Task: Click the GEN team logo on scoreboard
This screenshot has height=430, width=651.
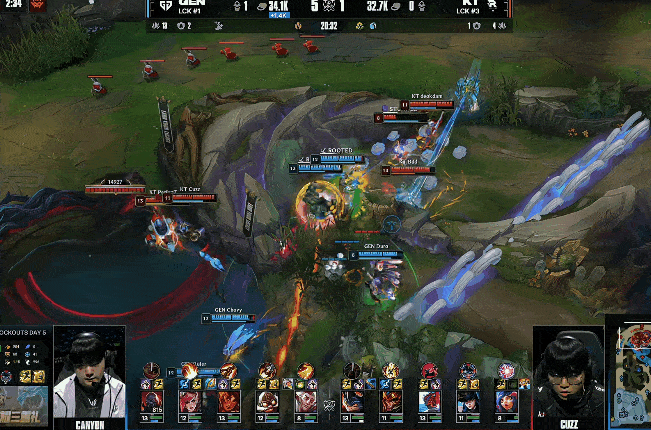Action: click(165, 7)
